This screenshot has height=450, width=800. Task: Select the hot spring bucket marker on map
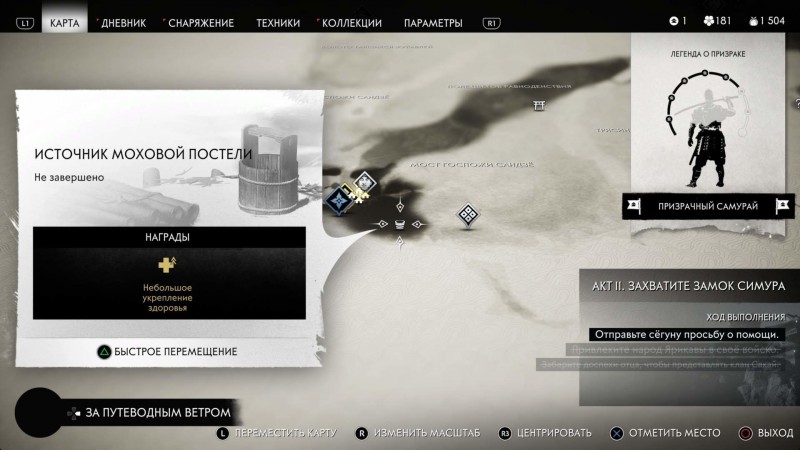point(399,224)
